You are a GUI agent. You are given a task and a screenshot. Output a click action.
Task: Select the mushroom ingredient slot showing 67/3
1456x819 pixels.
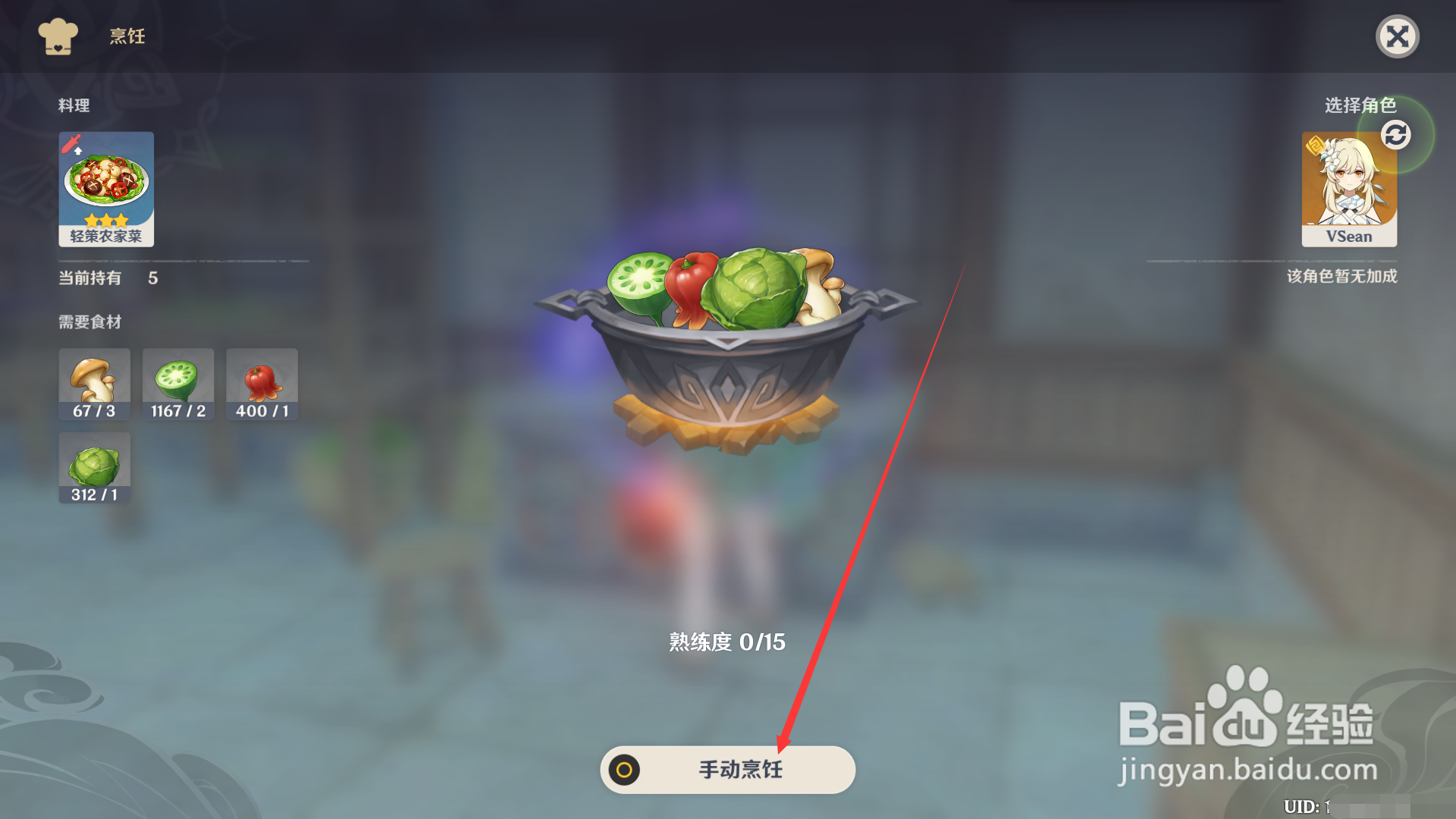click(94, 384)
